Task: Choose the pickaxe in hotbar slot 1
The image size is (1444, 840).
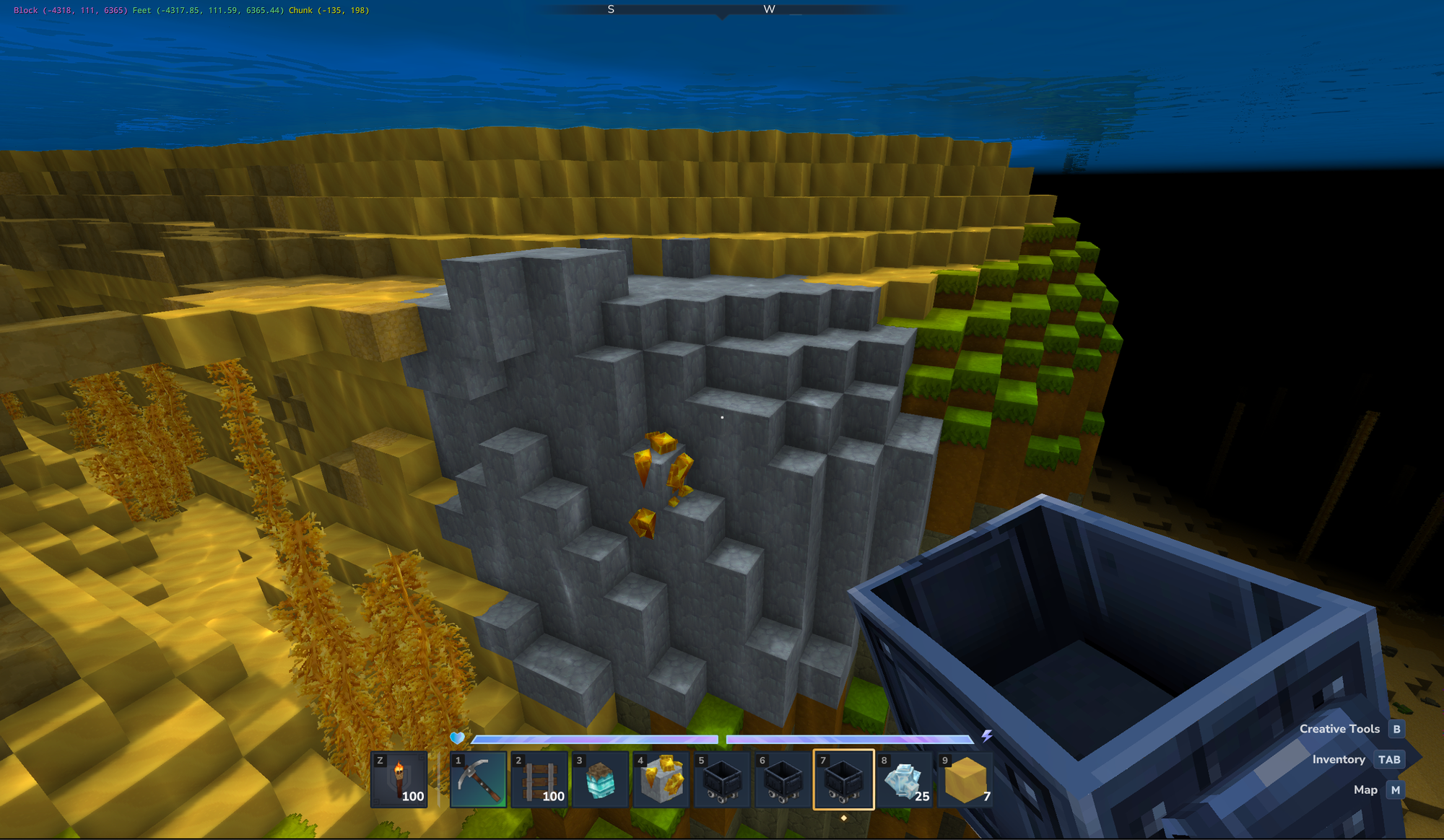Action: 479,779
